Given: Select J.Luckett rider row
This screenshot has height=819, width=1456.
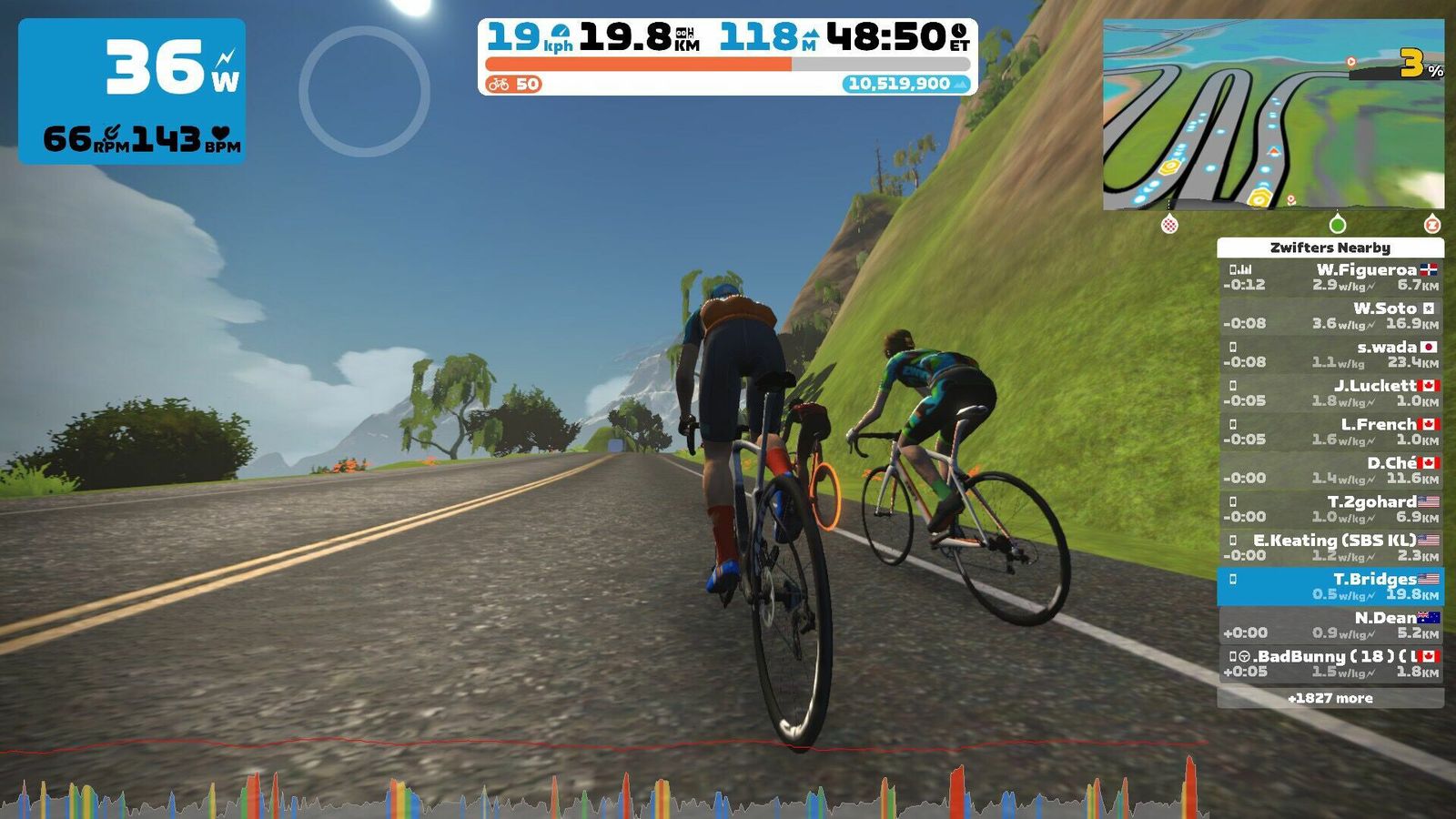Looking at the screenshot, I should point(1330,393).
